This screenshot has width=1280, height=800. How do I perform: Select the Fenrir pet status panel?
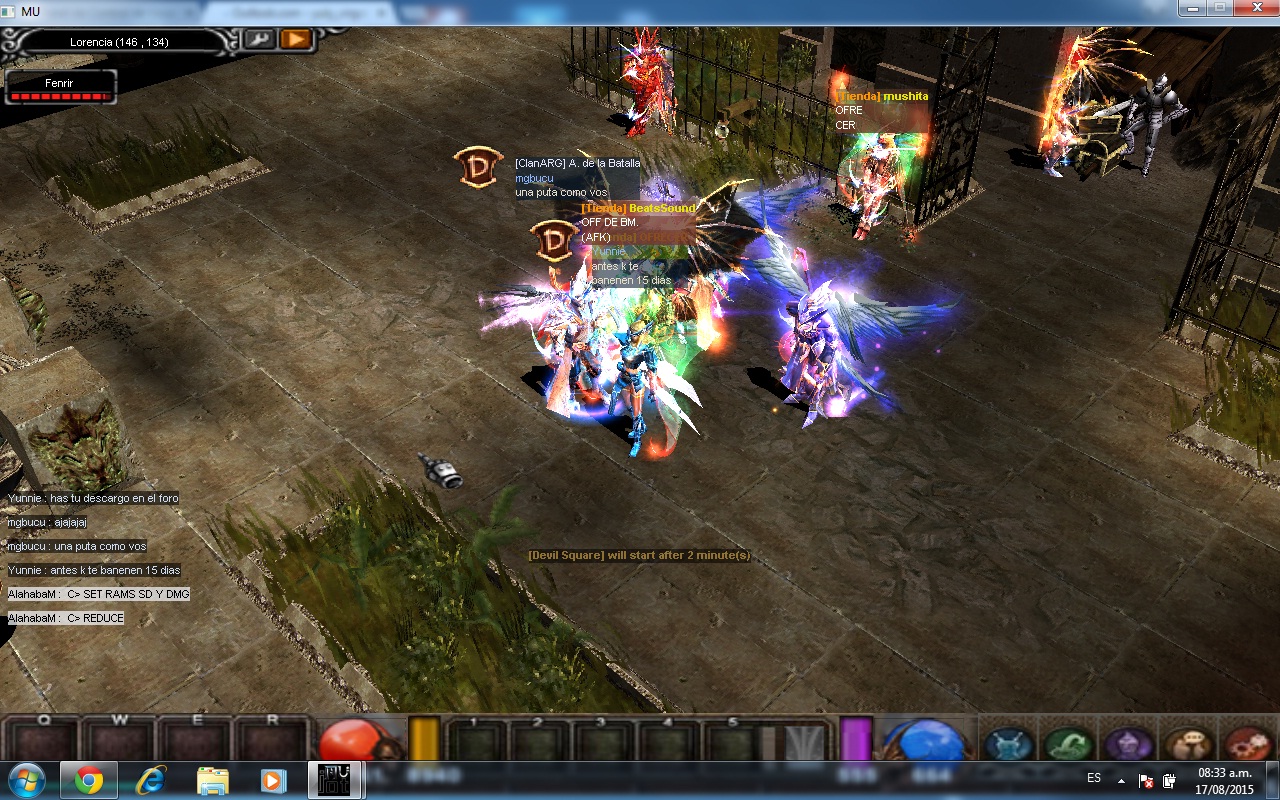click(x=60, y=87)
